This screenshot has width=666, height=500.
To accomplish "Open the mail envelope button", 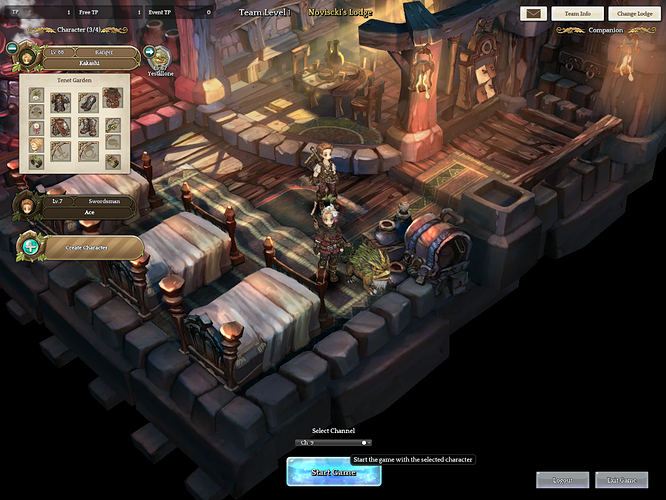I will click(531, 14).
